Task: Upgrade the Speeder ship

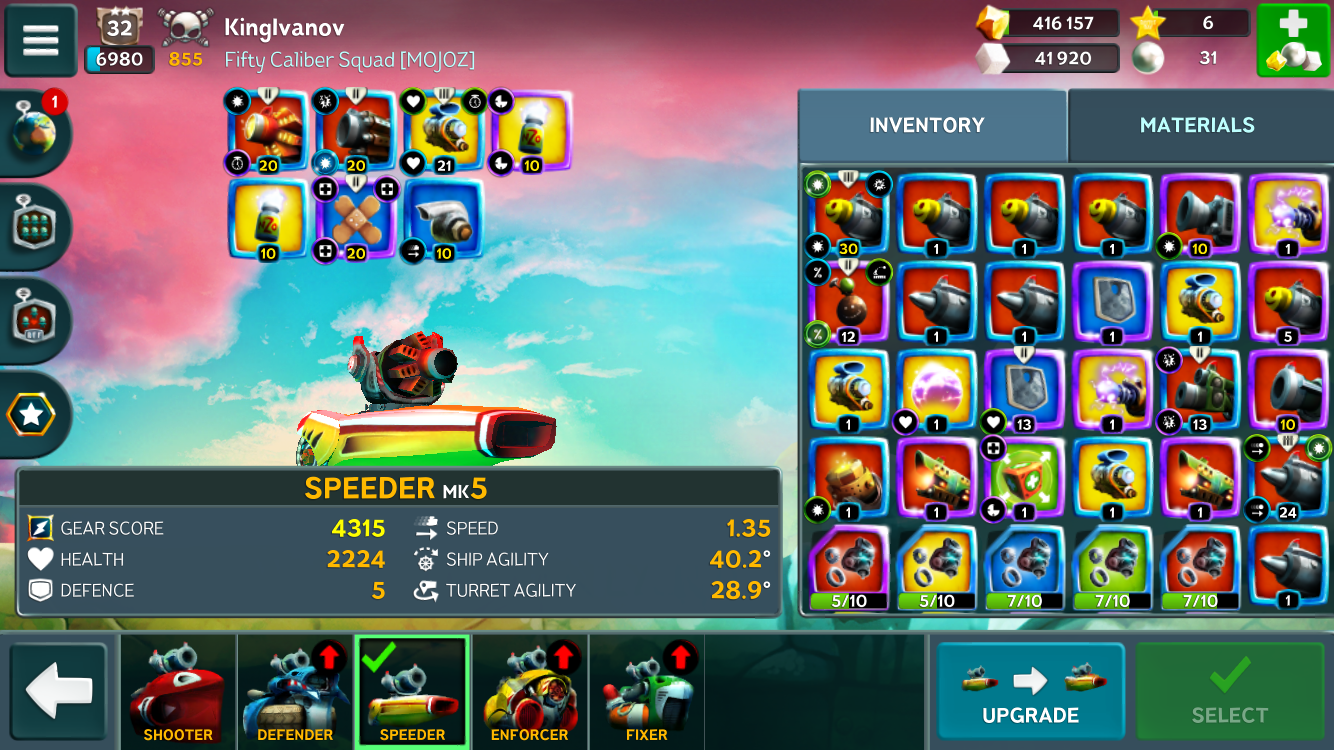Action: (1030, 692)
